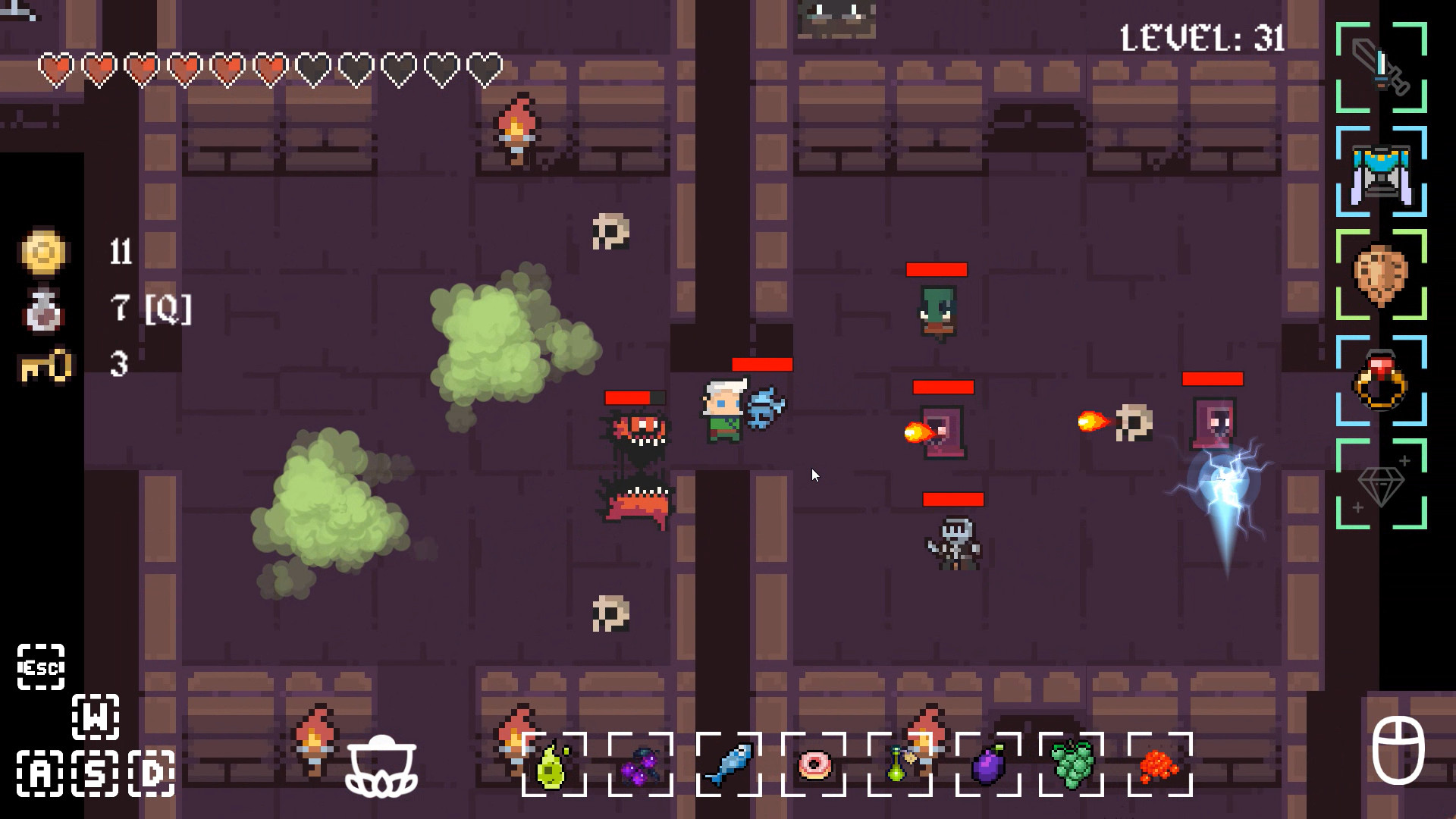Screen dimensions: 1456x819
Task: Click the key icon showing 3 keys
Action: [x=43, y=366]
